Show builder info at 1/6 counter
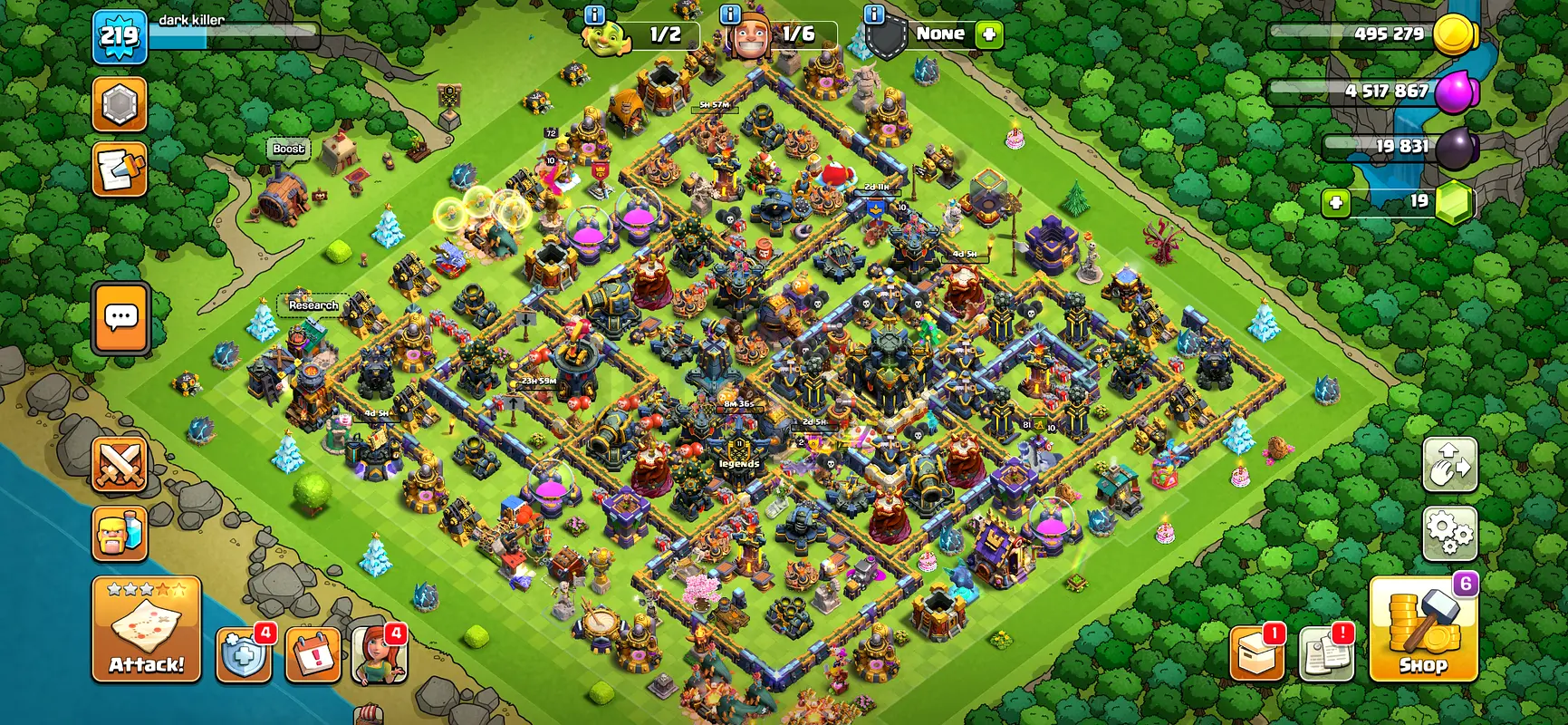 (x=730, y=14)
